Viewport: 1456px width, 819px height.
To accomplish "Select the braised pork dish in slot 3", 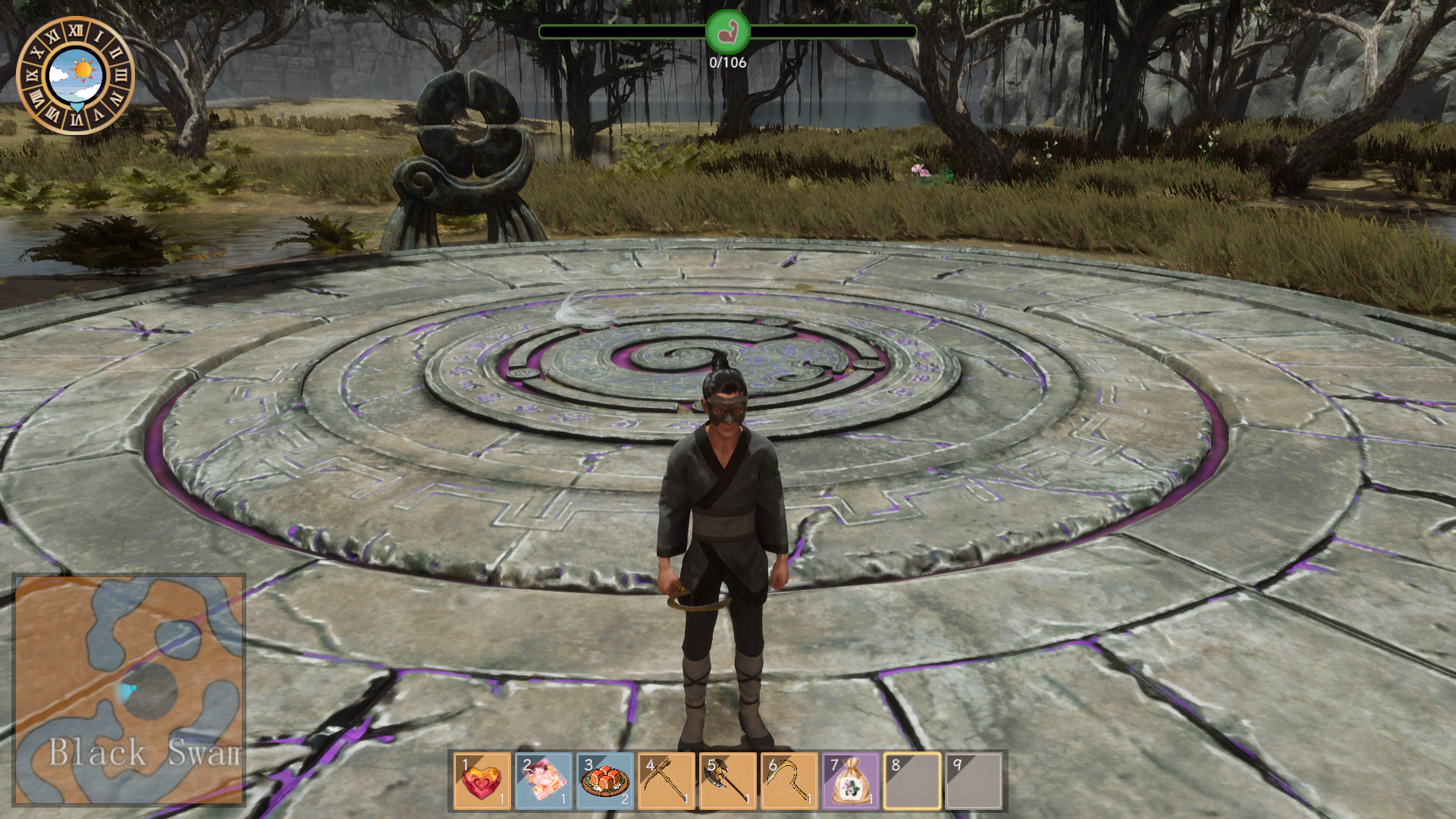I will pyautogui.click(x=605, y=781).
